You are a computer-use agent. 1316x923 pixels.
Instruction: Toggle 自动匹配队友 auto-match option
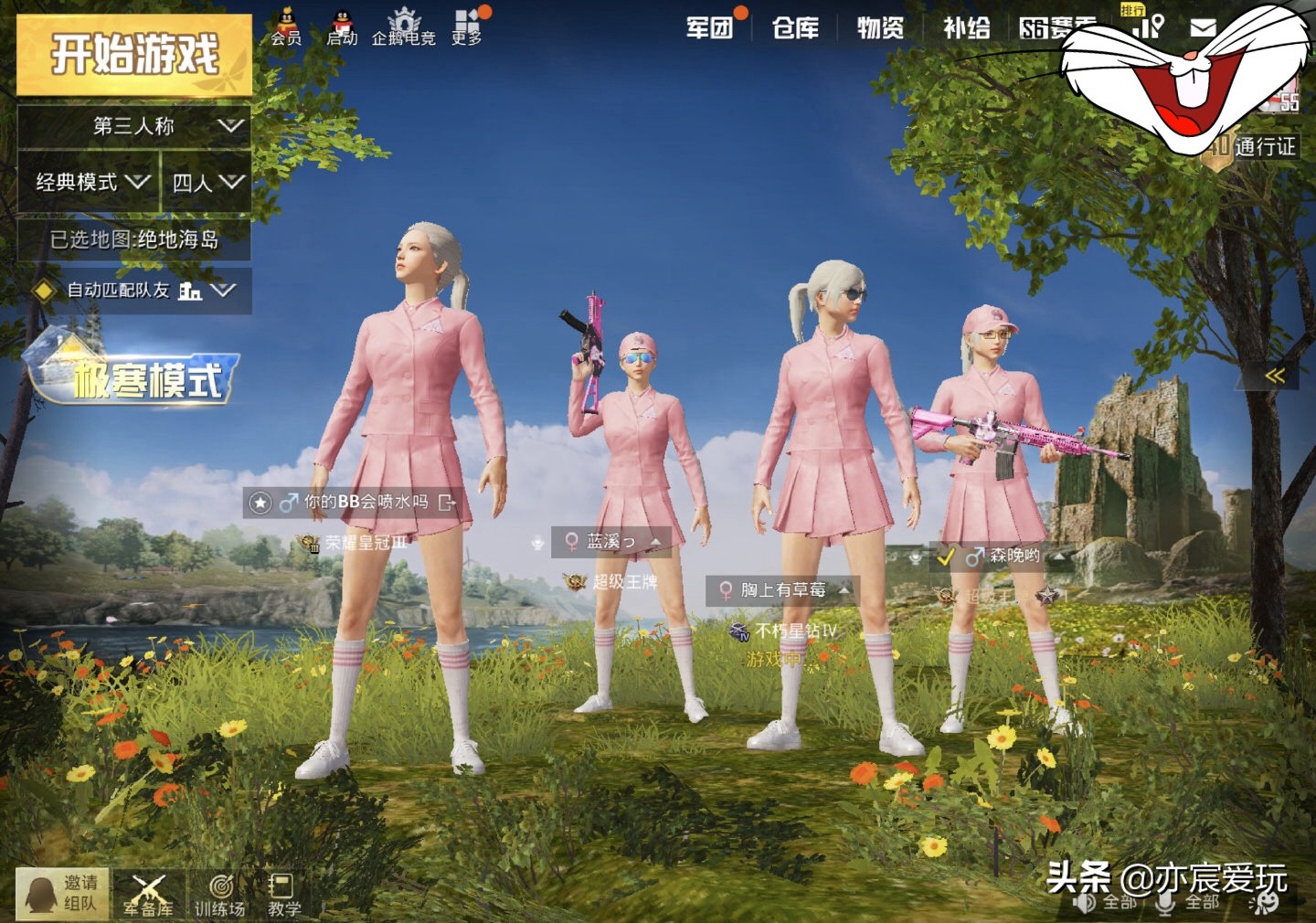point(134,291)
